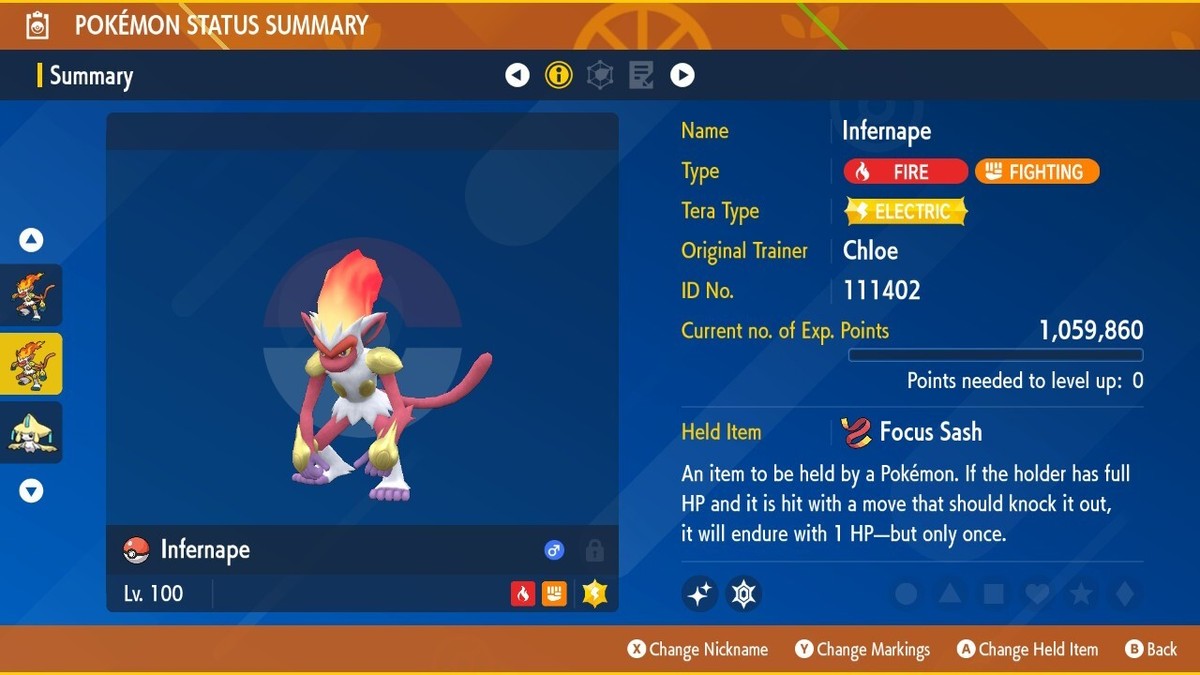Screen dimensions: 1200x675
Task: Click Change Nickname option
Action: click(698, 650)
